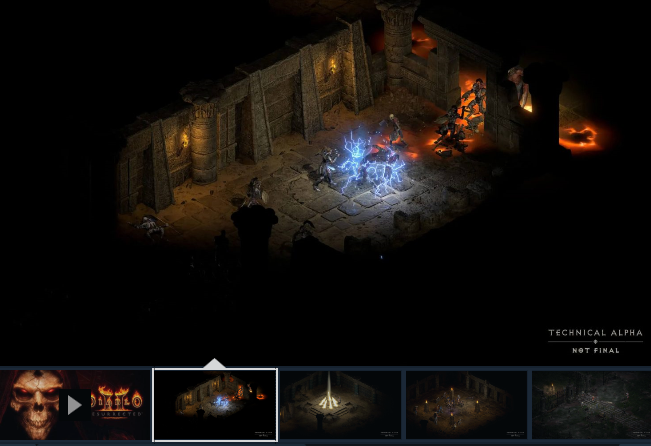Open the thumbnail showing a glowing light pillar

[x=340, y=404]
